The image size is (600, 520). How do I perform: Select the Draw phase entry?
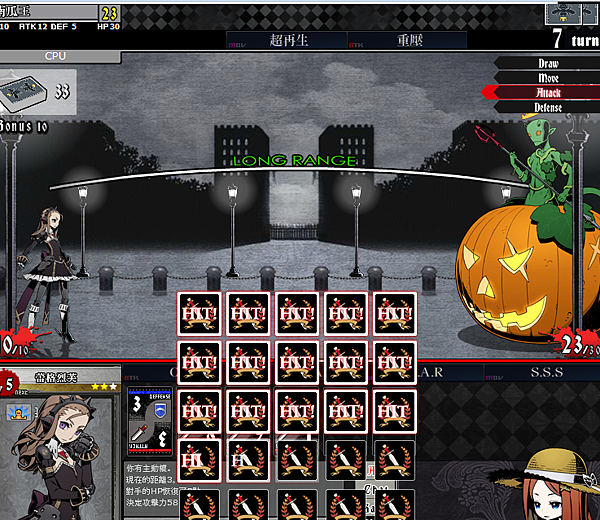tap(547, 63)
